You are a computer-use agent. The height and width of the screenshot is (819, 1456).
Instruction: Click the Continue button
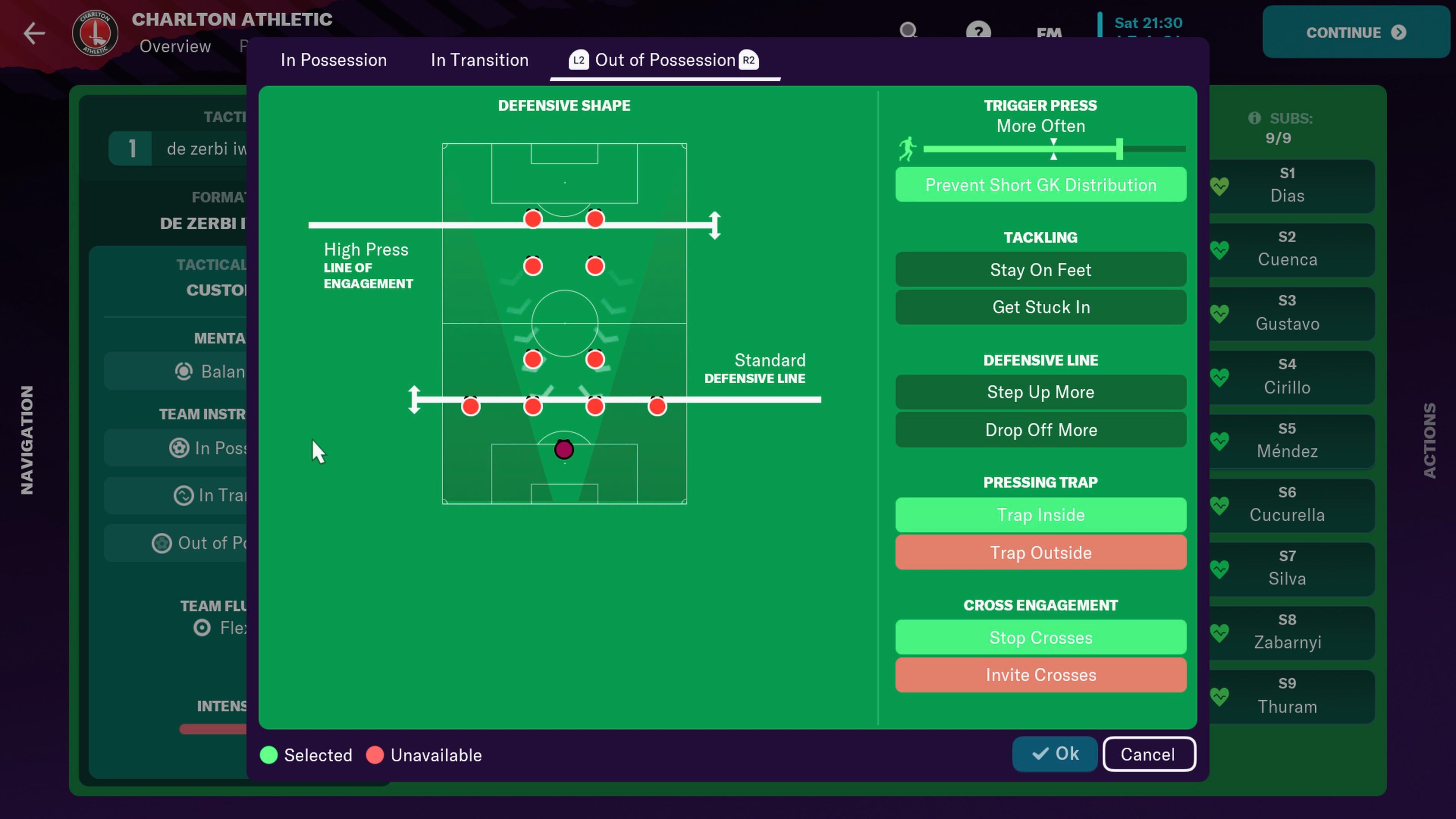coord(1355,33)
